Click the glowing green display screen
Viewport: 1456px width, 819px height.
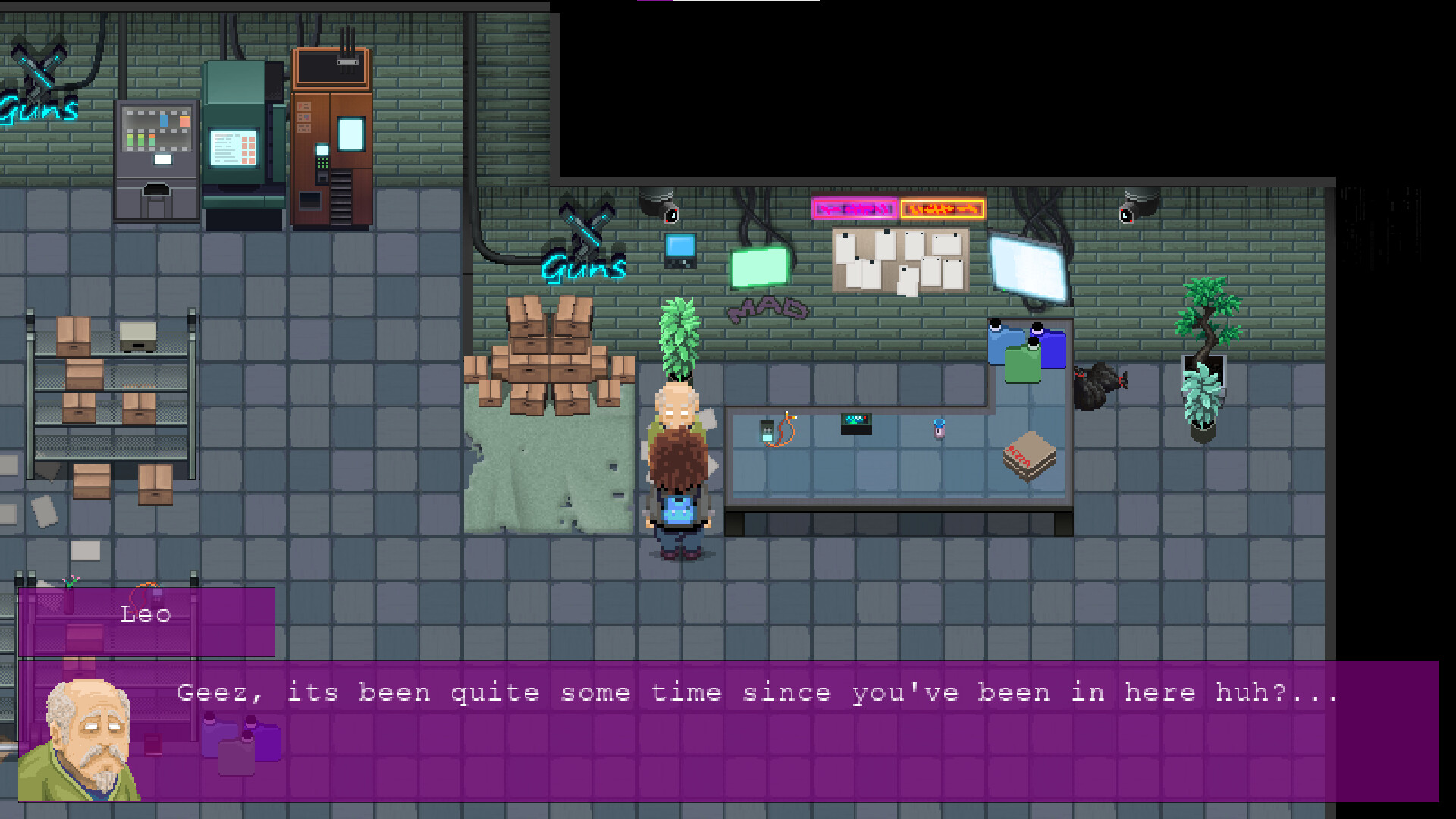point(758,269)
